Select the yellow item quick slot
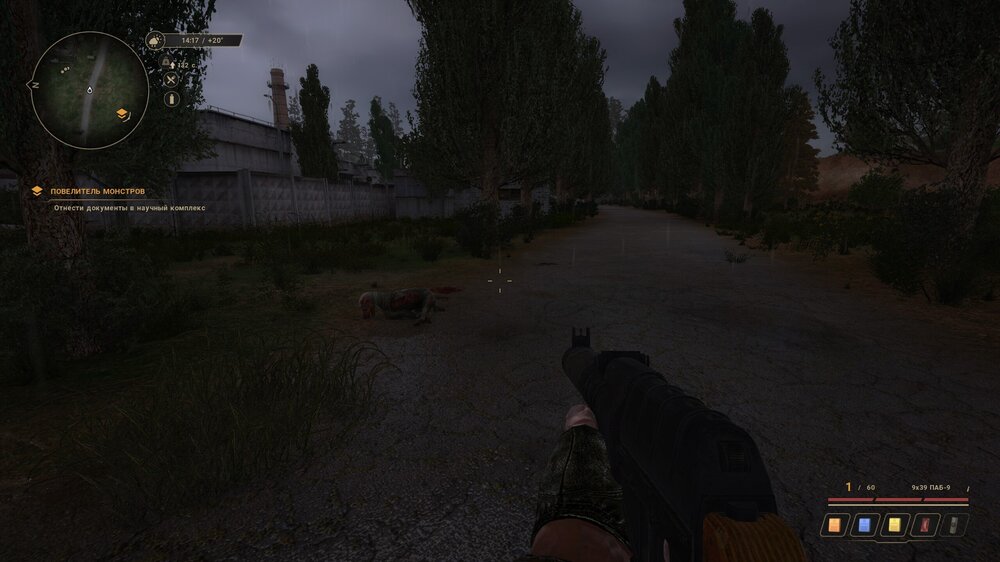 [x=894, y=524]
